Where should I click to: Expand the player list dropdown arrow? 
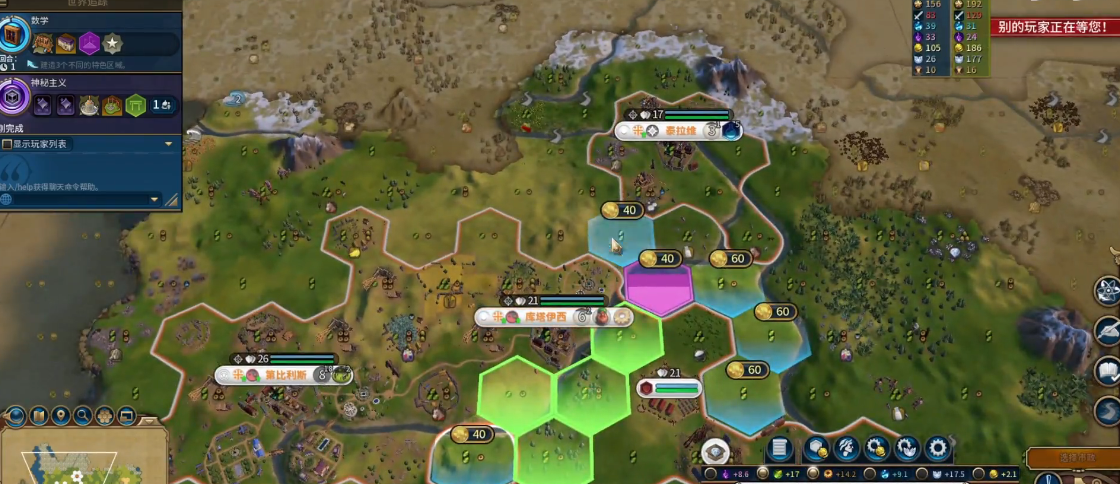169,144
